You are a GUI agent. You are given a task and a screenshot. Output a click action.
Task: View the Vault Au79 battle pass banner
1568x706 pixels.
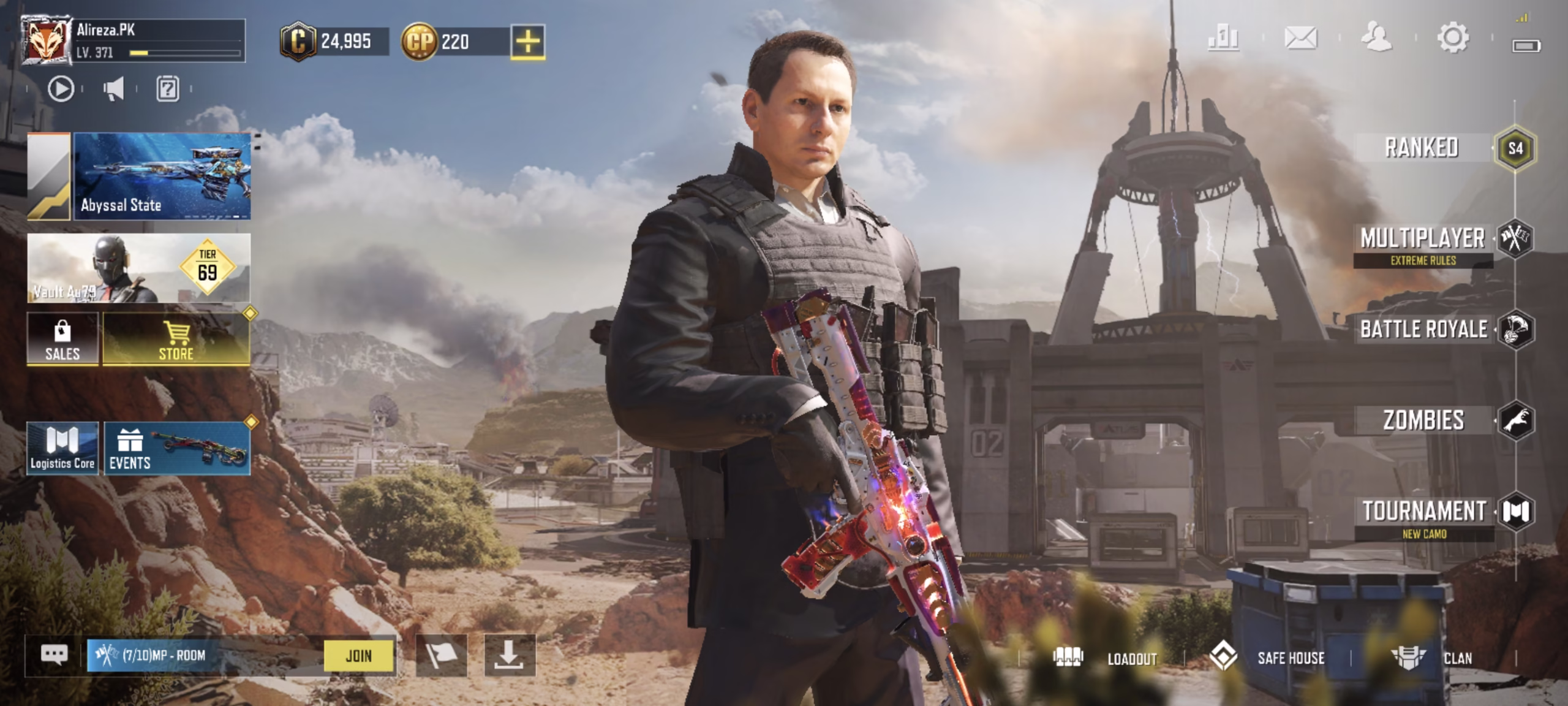click(139, 268)
